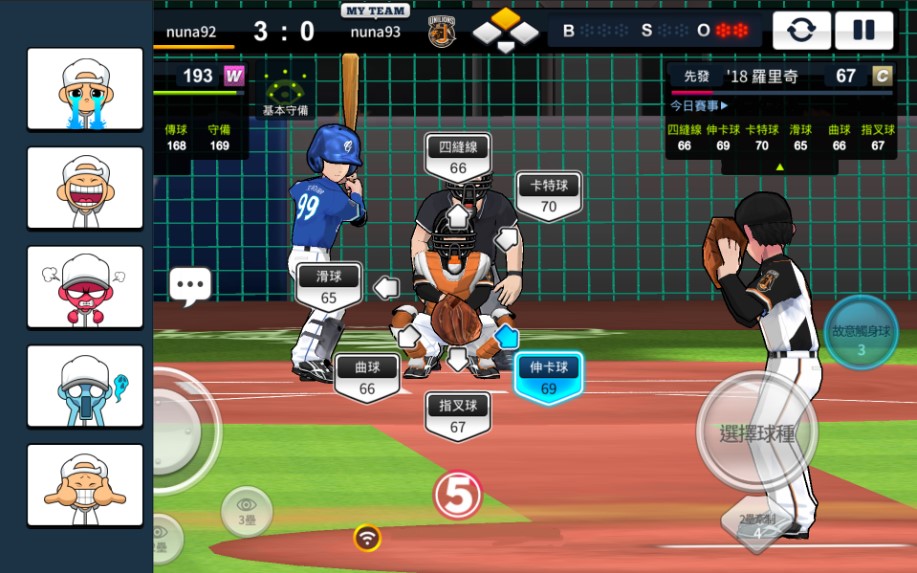Expand the 今日賽事 today's games link
The image size is (917, 573).
click(699, 105)
